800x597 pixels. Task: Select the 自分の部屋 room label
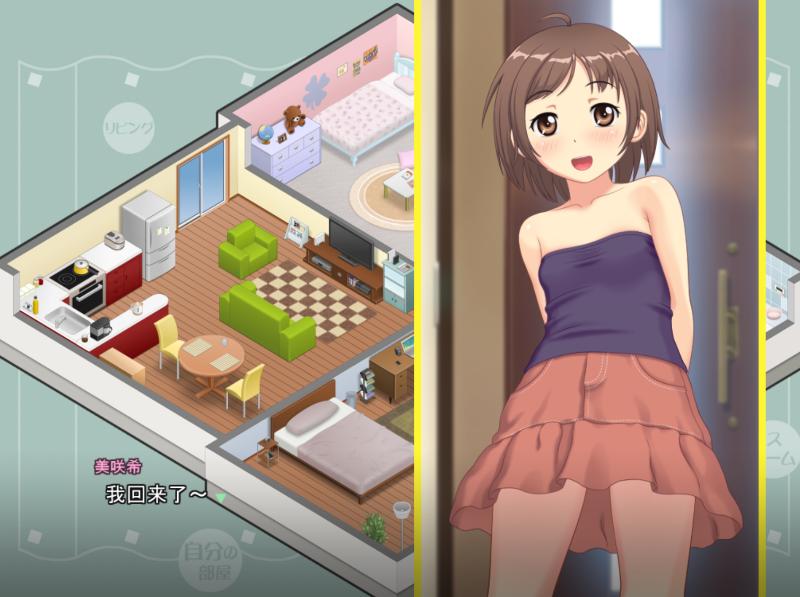click(x=212, y=560)
